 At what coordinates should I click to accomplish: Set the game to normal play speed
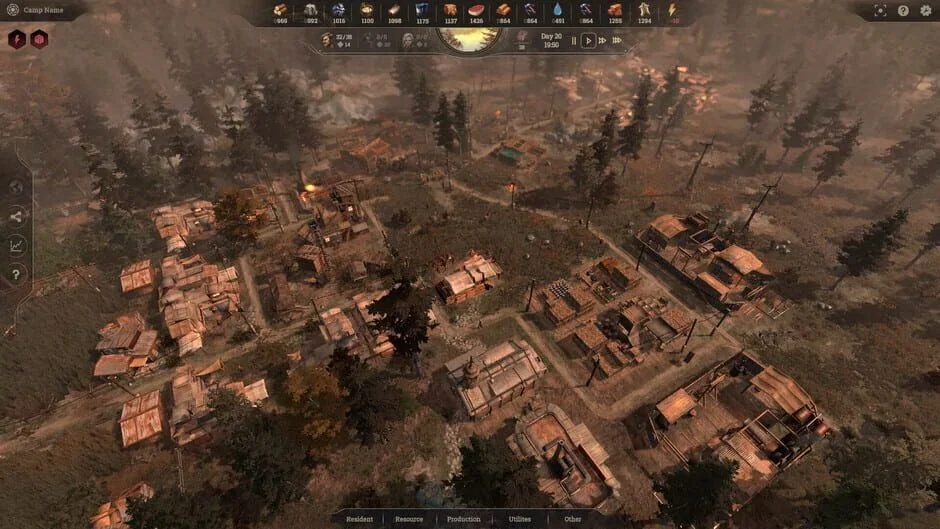588,41
